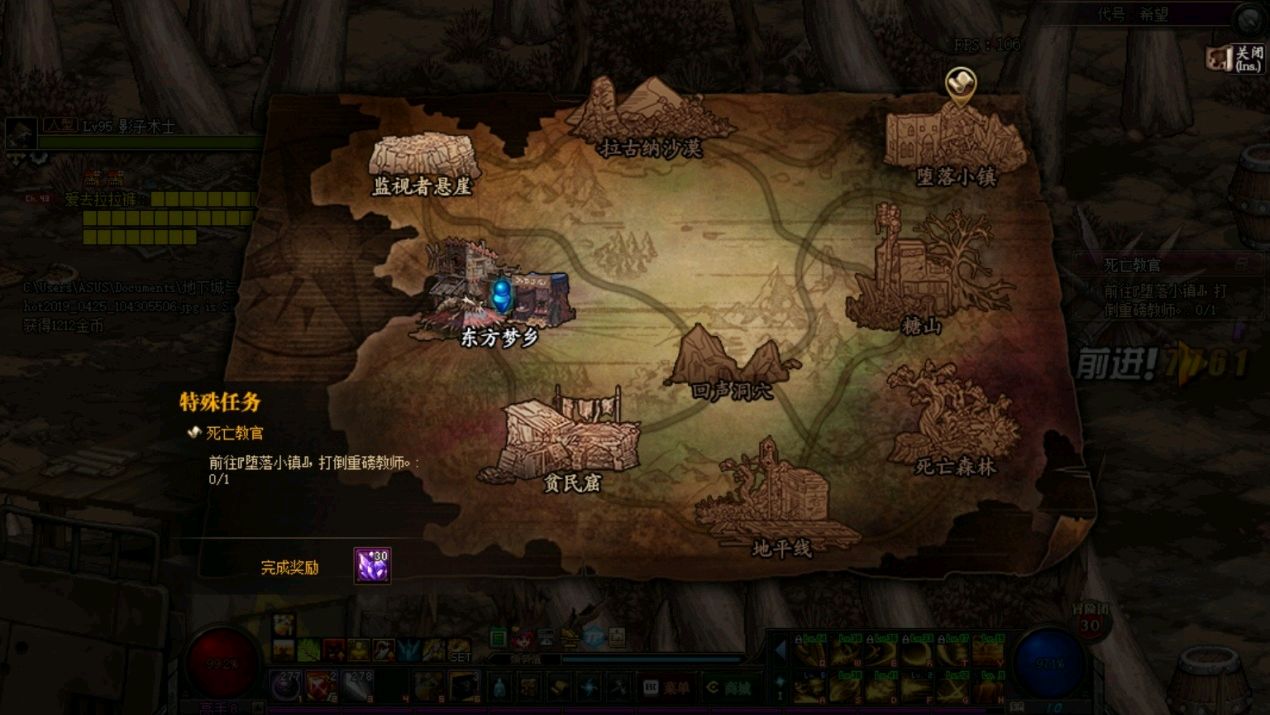Select the 监视者悬崖 map location
This screenshot has width=1270, height=715.
(423, 163)
